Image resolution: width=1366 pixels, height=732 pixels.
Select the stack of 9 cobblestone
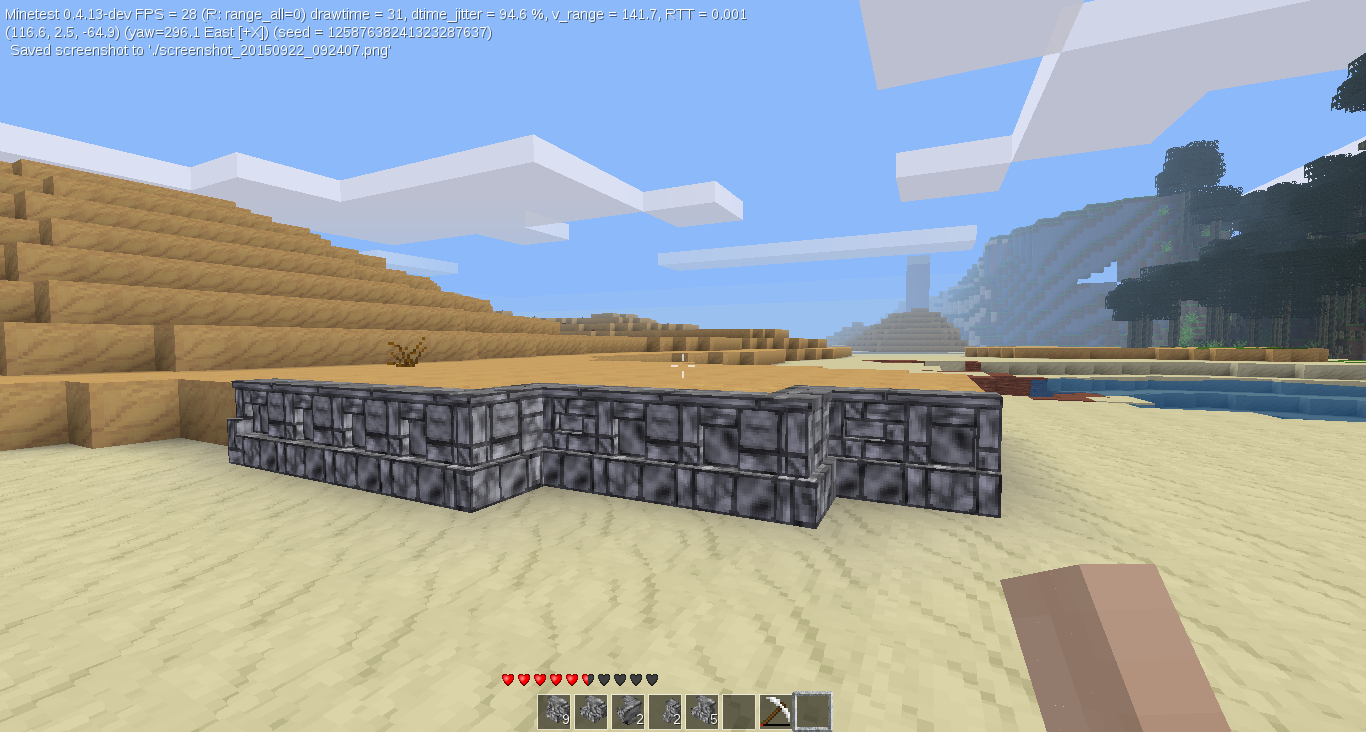tap(554, 710)
